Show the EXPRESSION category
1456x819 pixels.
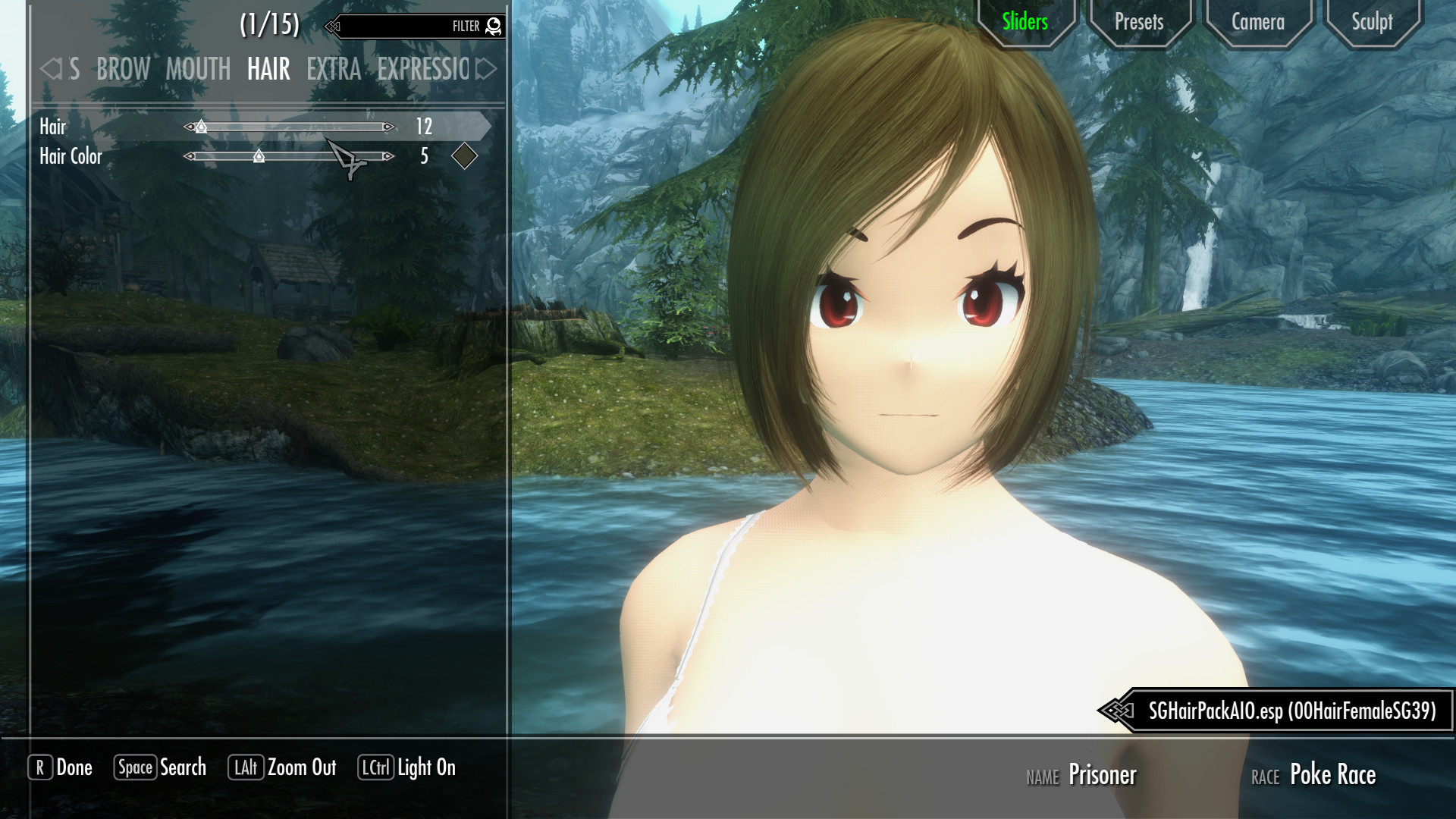(x=423, y=69)
